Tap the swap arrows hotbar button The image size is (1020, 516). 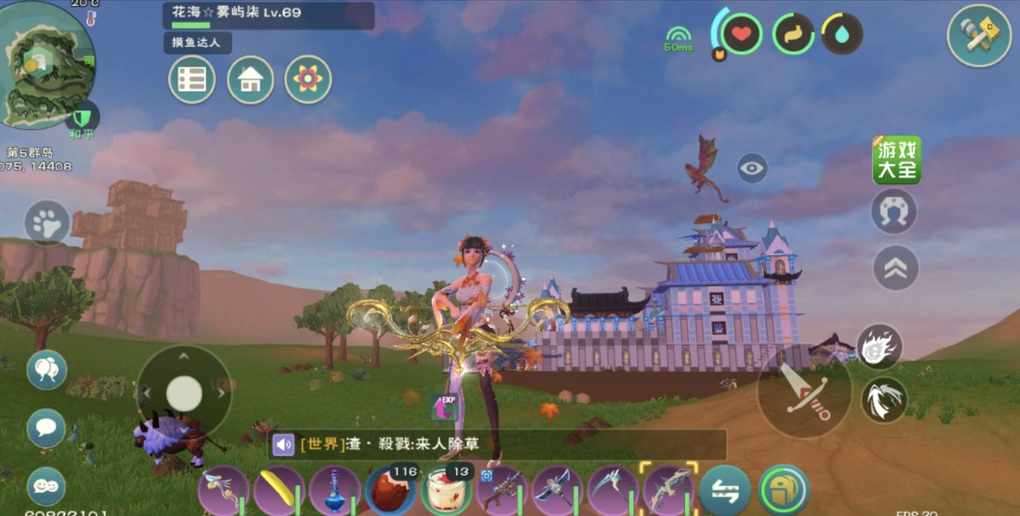(x=725, y=491)
